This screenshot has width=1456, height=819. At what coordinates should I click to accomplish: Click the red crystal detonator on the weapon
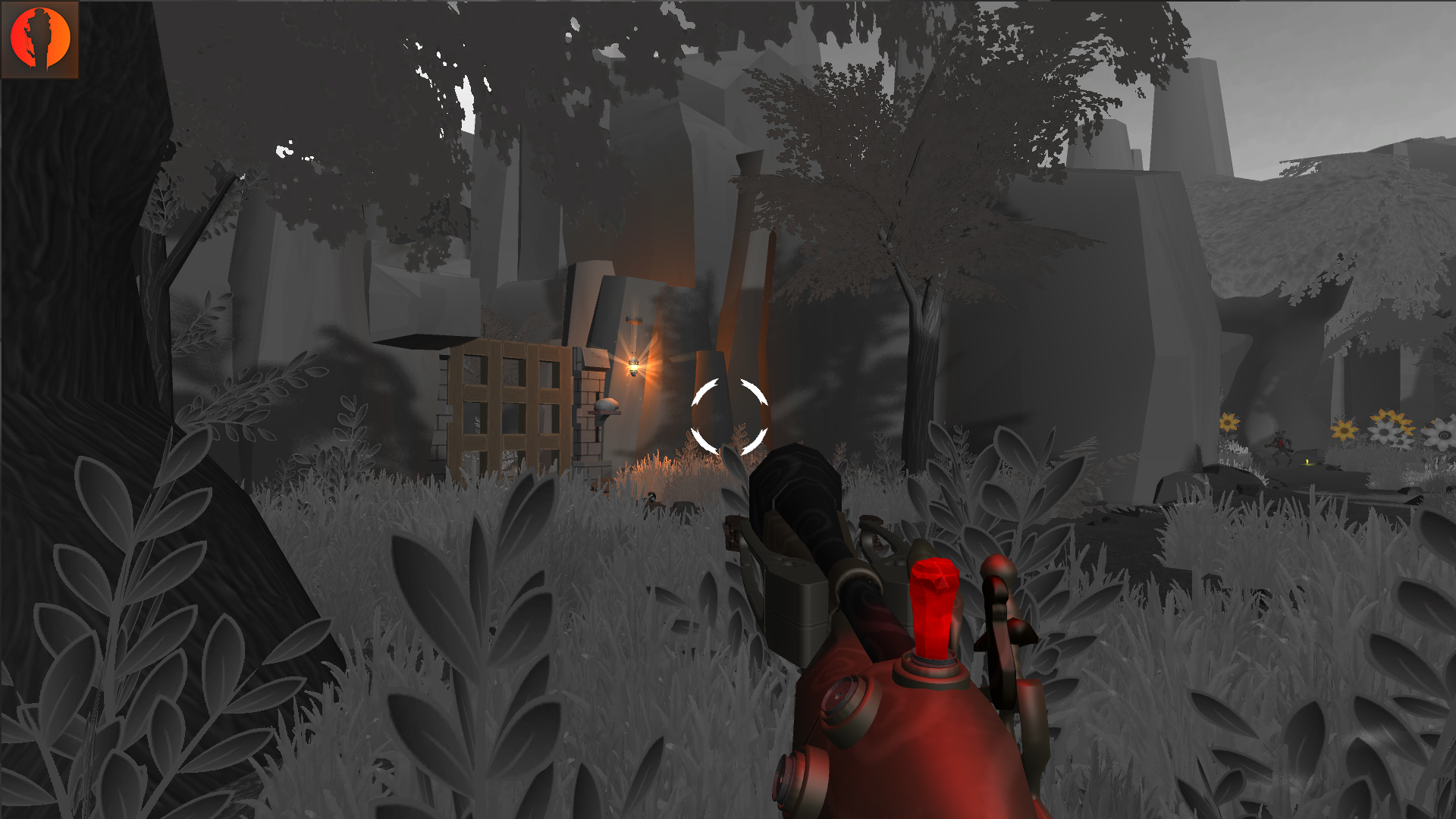click(x=935, y=607)
